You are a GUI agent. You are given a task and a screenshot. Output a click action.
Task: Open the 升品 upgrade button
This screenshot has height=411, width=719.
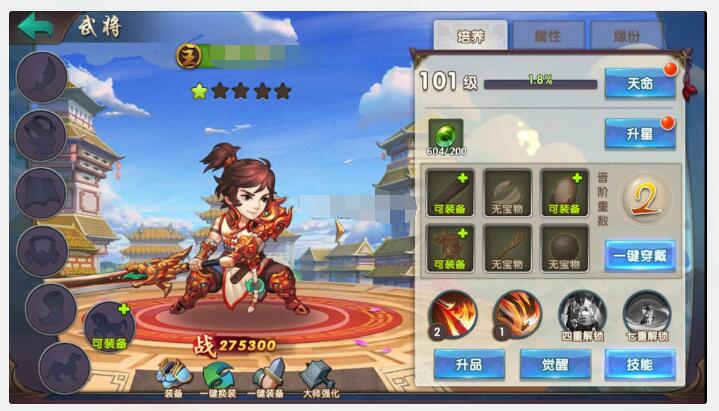coord(469,364)
